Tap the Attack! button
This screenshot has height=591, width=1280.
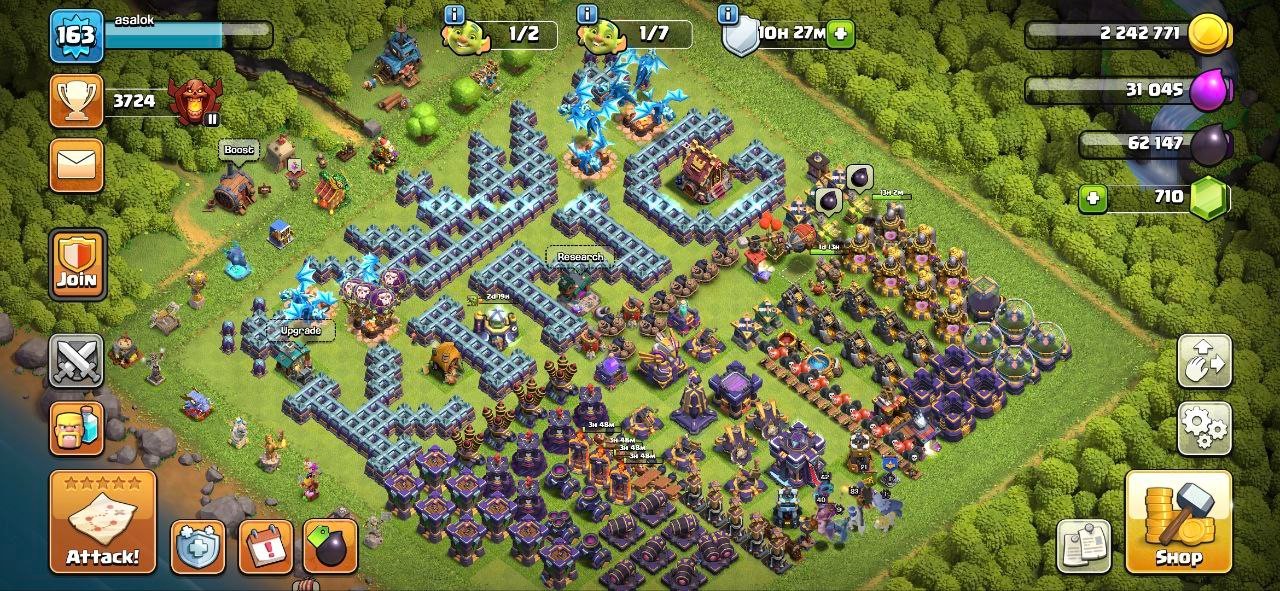[103, 521]
